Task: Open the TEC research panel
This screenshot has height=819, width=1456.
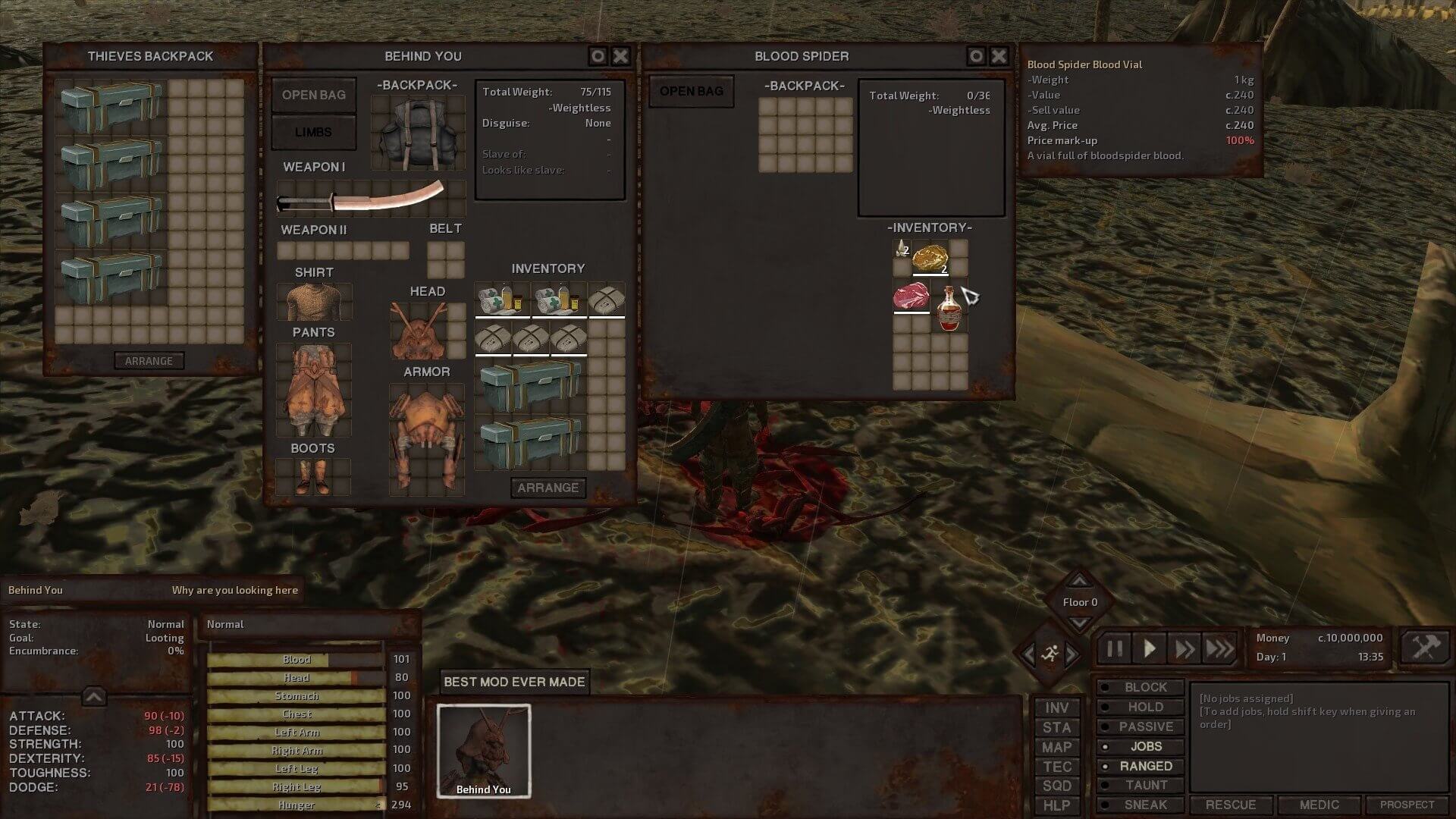Action: pos(1056,767)
